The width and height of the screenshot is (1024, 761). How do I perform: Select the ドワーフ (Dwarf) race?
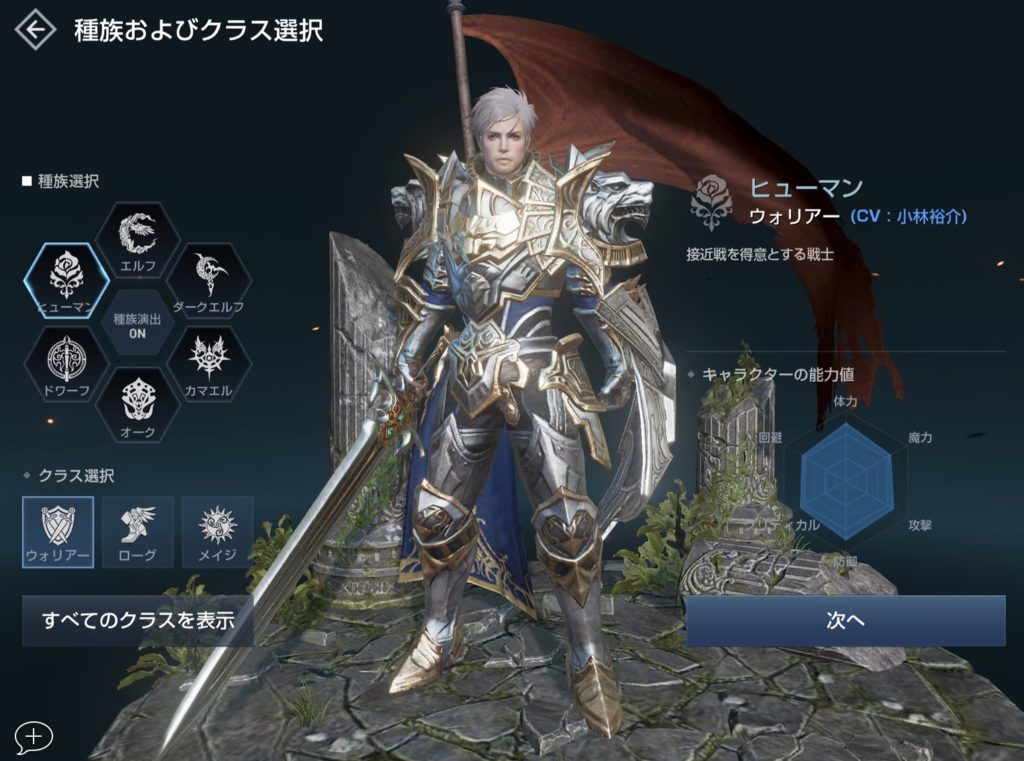click(x=66, y=362)
